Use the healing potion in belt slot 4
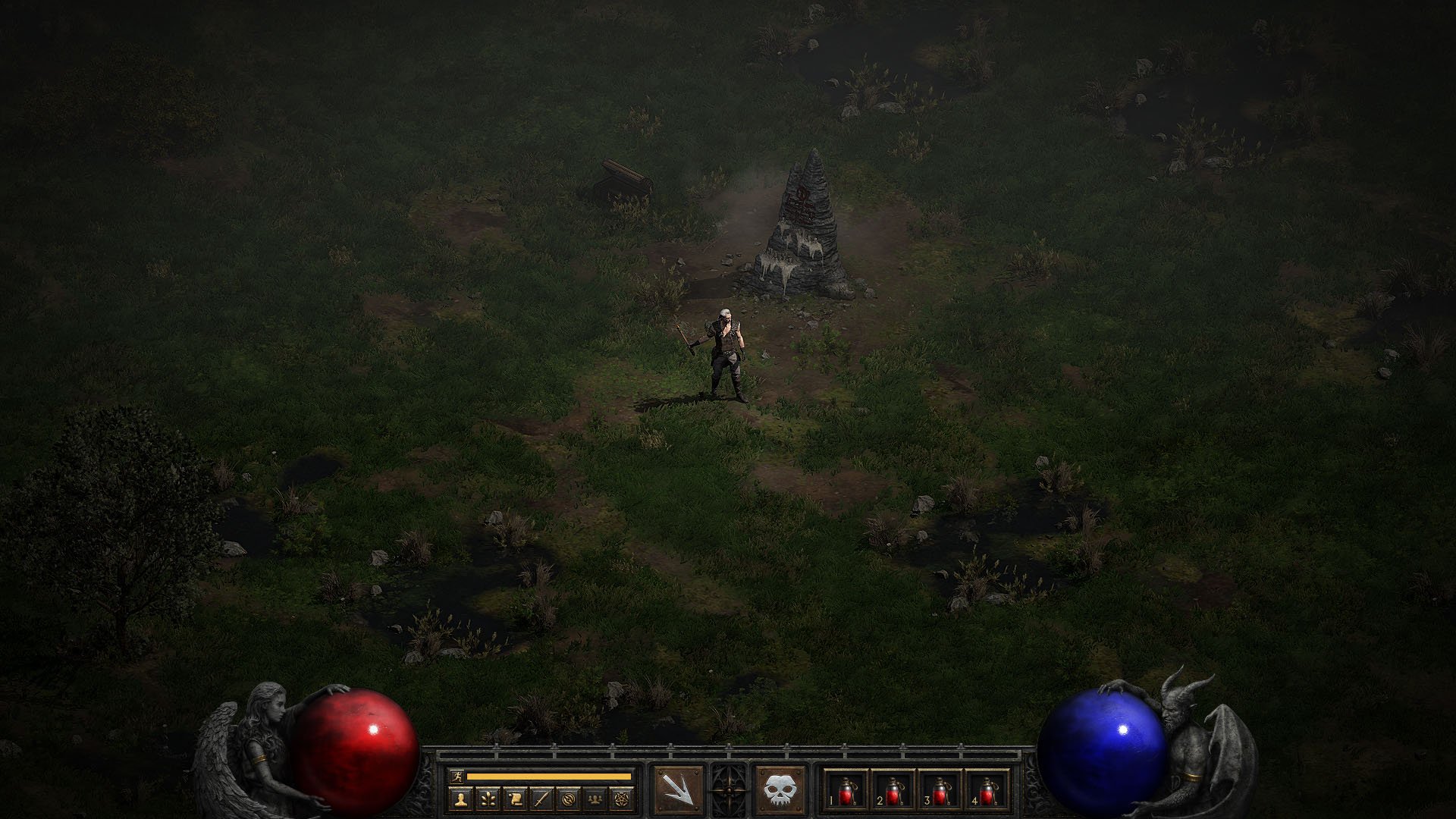Viewport: 1456px width, 819px height. 987,792
